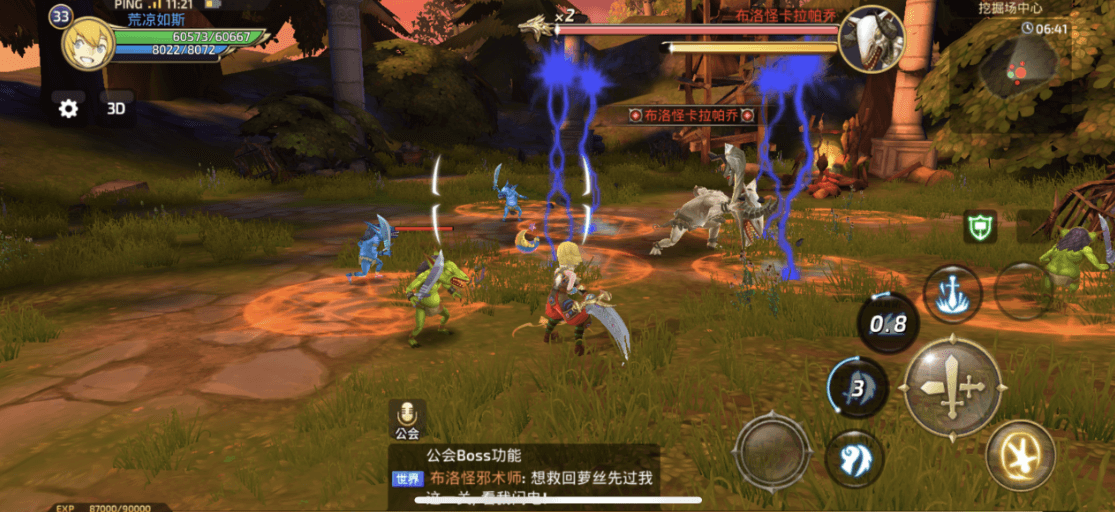Image resolution: width=1115 pixels, height=512 pixels.
Task: Tap the skill showing 0.8 cooldown
Action: (x=888, y=324)
